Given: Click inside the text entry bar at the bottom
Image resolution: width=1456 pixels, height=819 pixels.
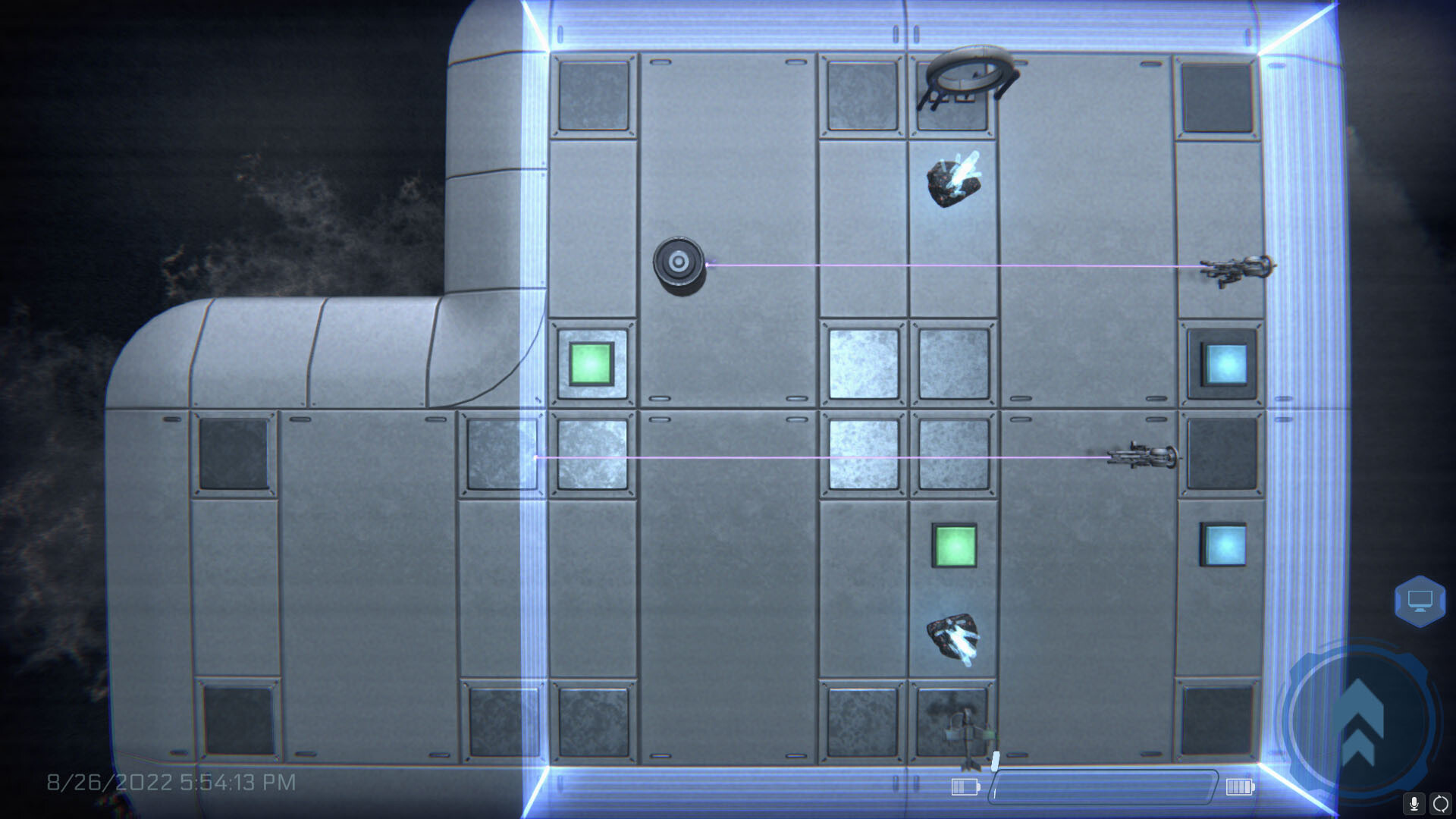Looking at the screenshot, I should [1100, 789].
